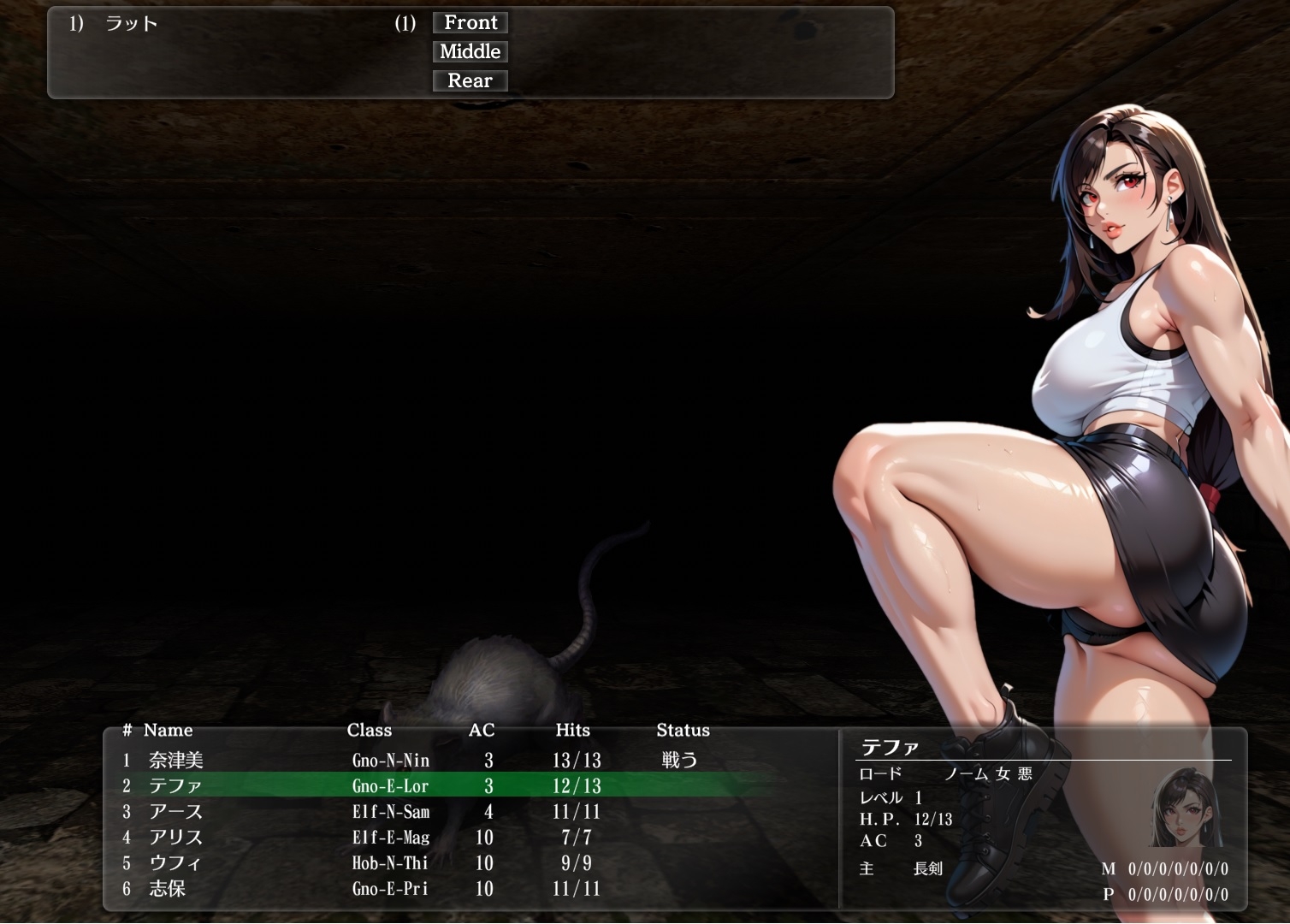Choose party member アース row
This screenshot has width=1290, height=924.
click(176, 811)
